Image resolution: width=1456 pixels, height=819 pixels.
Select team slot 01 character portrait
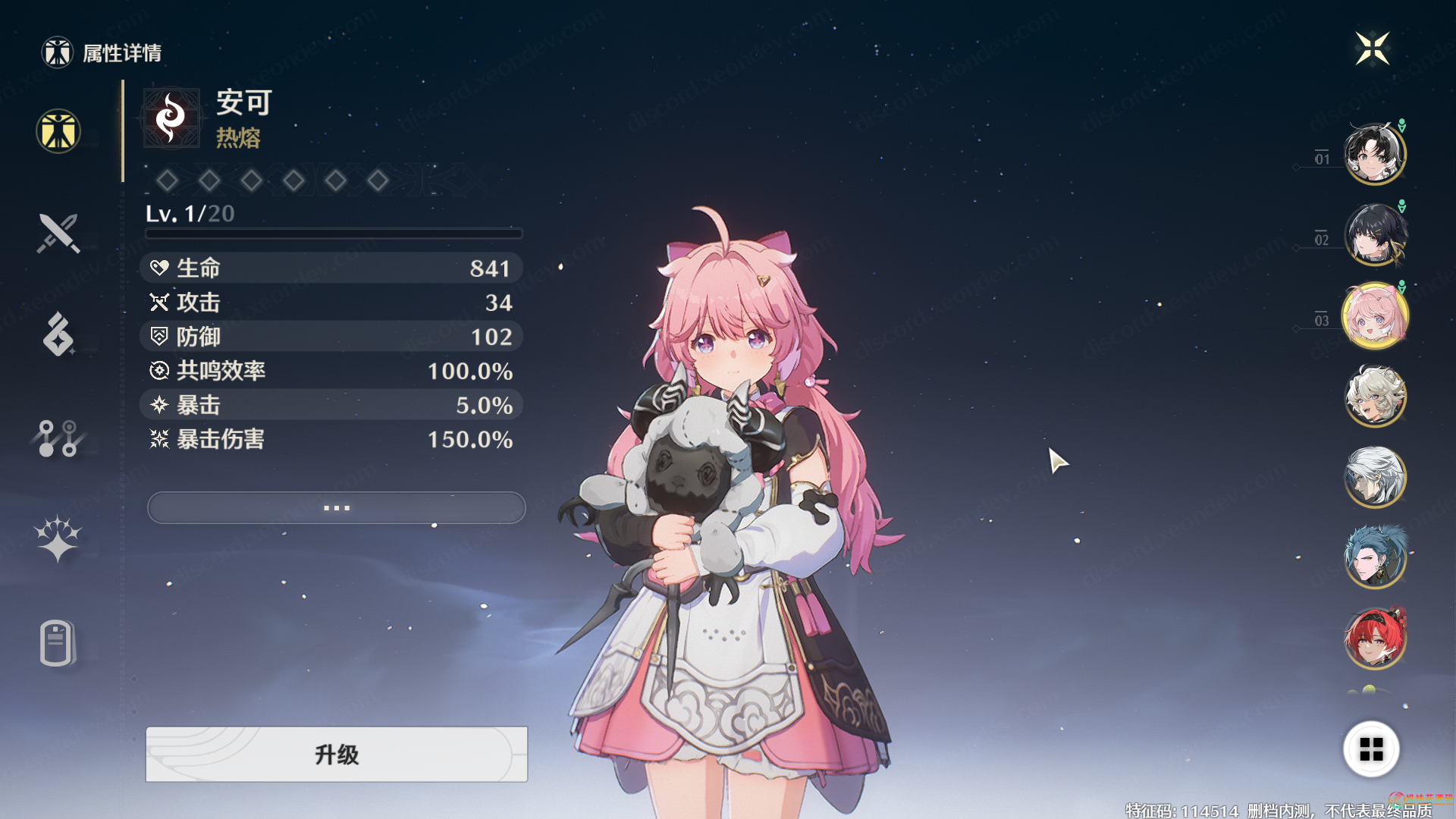(1374, 155)
